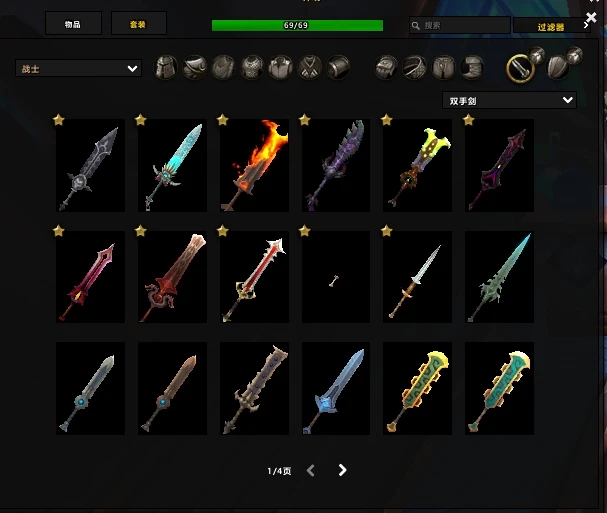Choose the highlighted main-hand weapon slot icon
This screenshot has width=607, height=513.
(518, 67)
